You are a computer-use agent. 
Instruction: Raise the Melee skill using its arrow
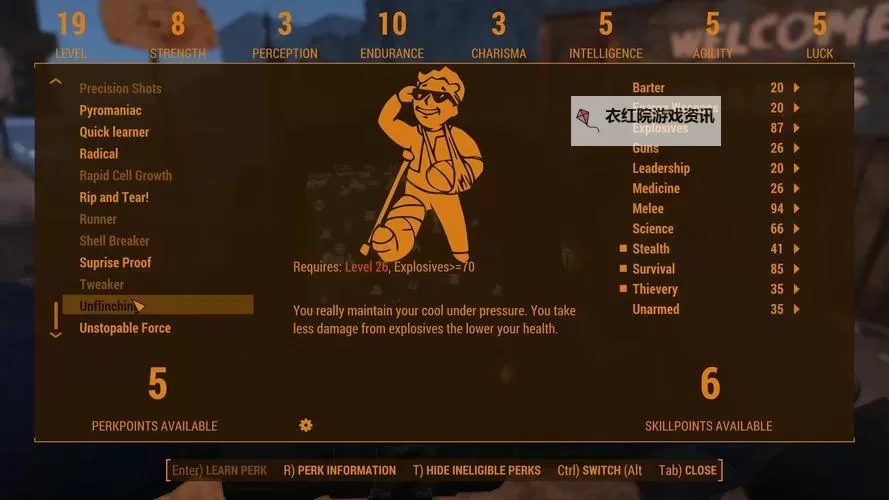click(796, 208)
